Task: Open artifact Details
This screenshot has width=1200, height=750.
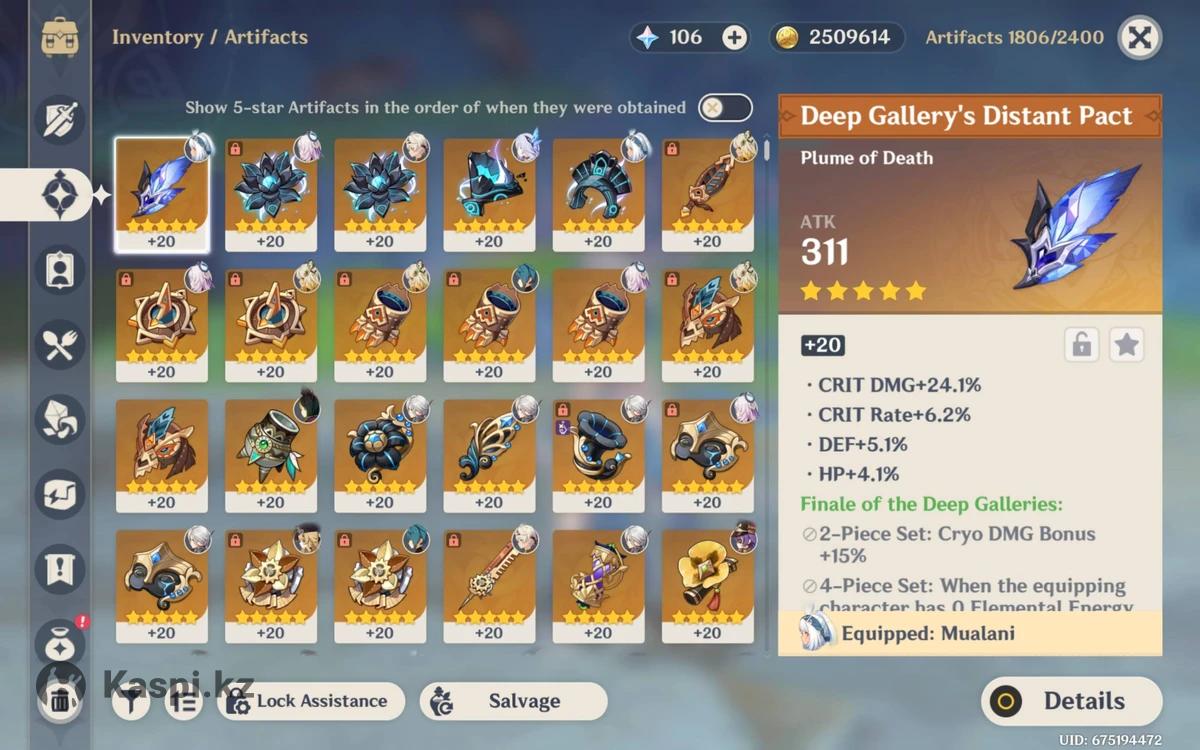Action: point(1071,701)
